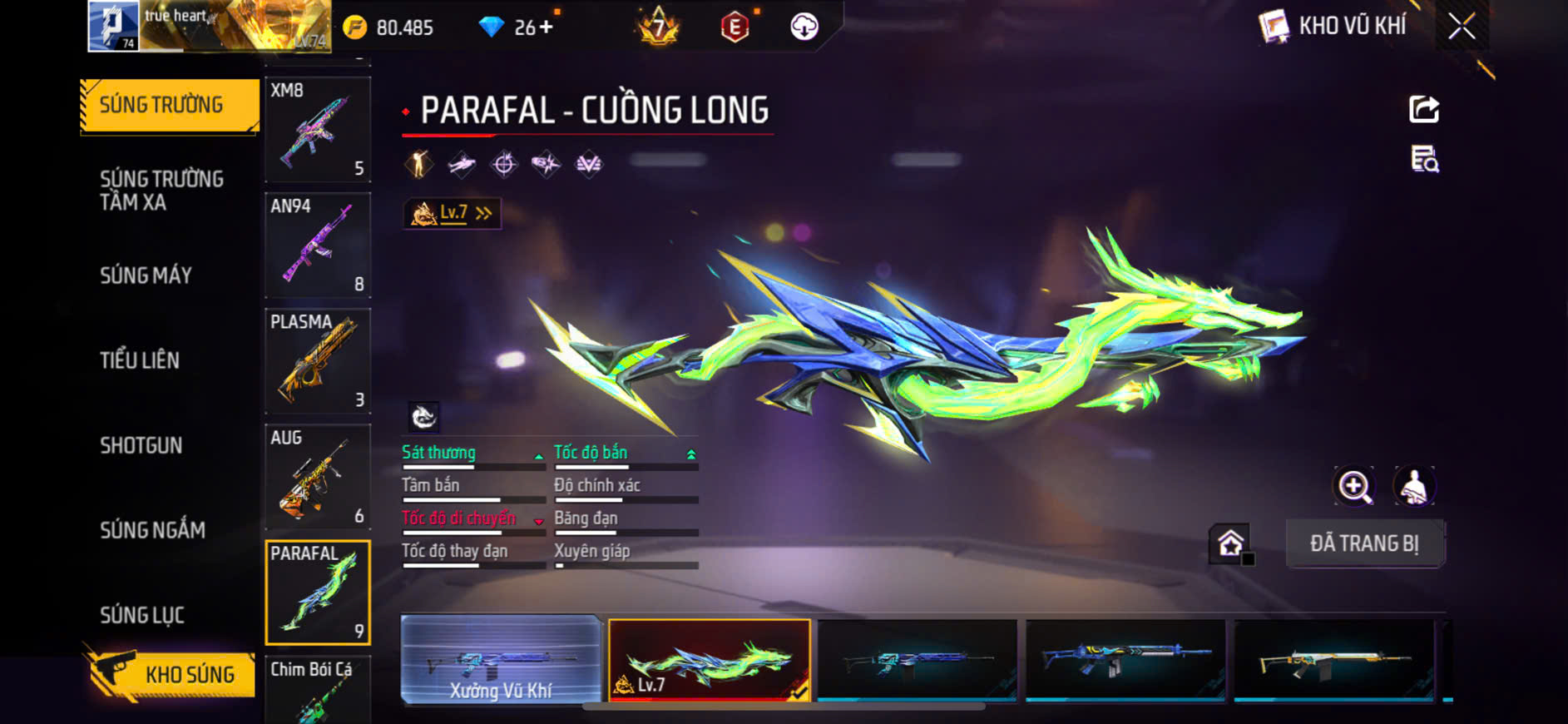This screenshot has width=1568, height=724.
Task: Pick the AUG weapon tile
Action: click(317, 476)
